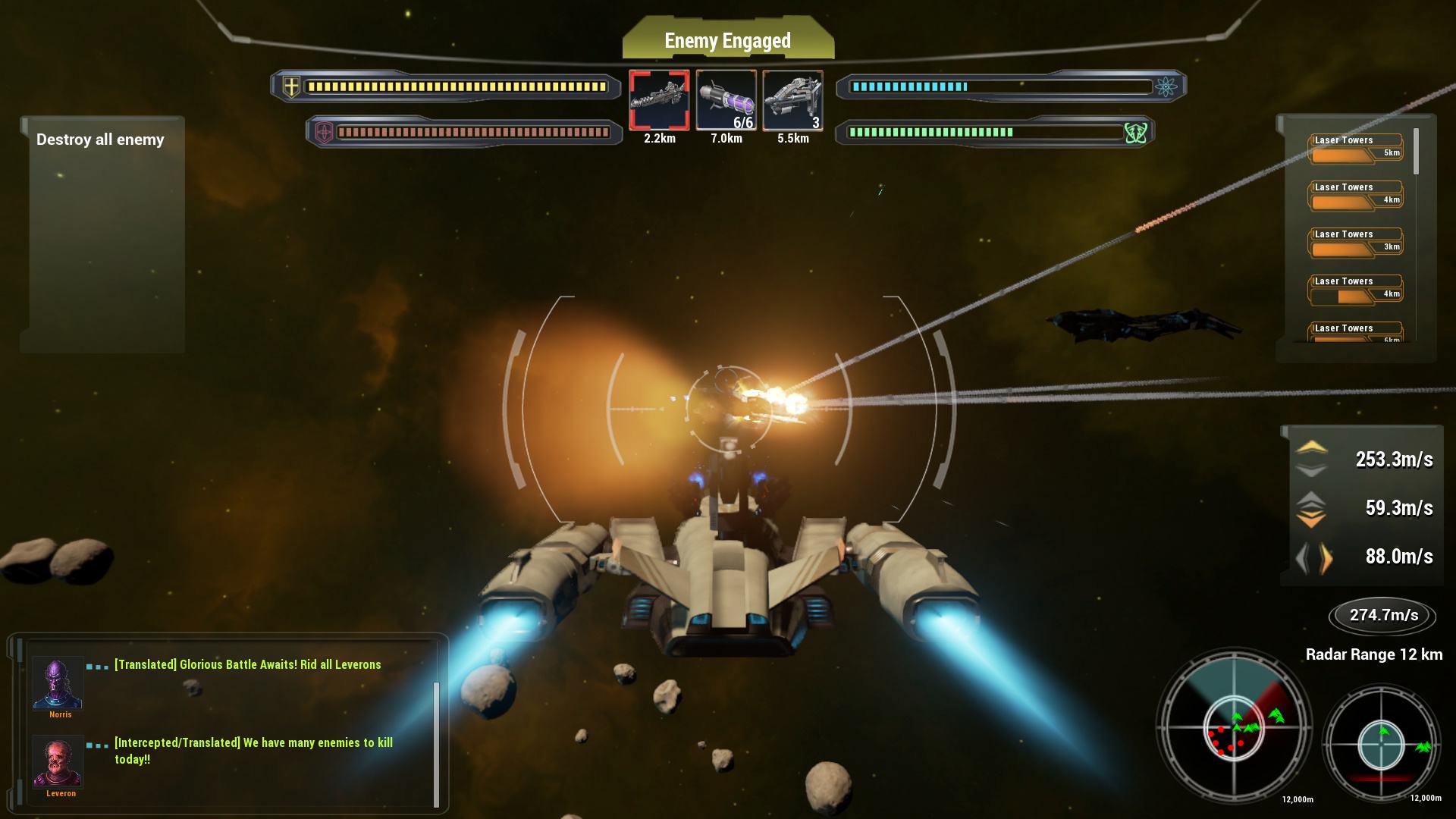Target the Laser Towers entry at 3km

[x=1356, y=243]
